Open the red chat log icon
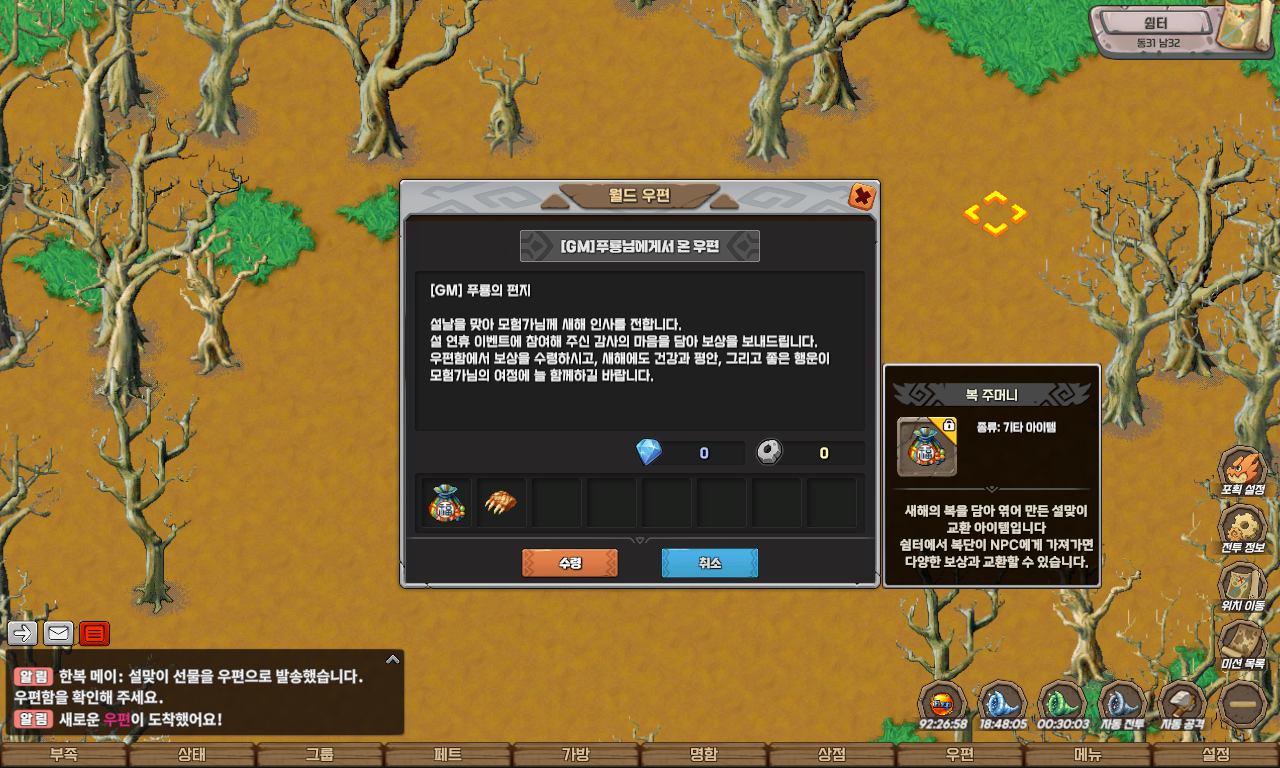This screenshot has width=1280, height=768. [x=93, y=633]
